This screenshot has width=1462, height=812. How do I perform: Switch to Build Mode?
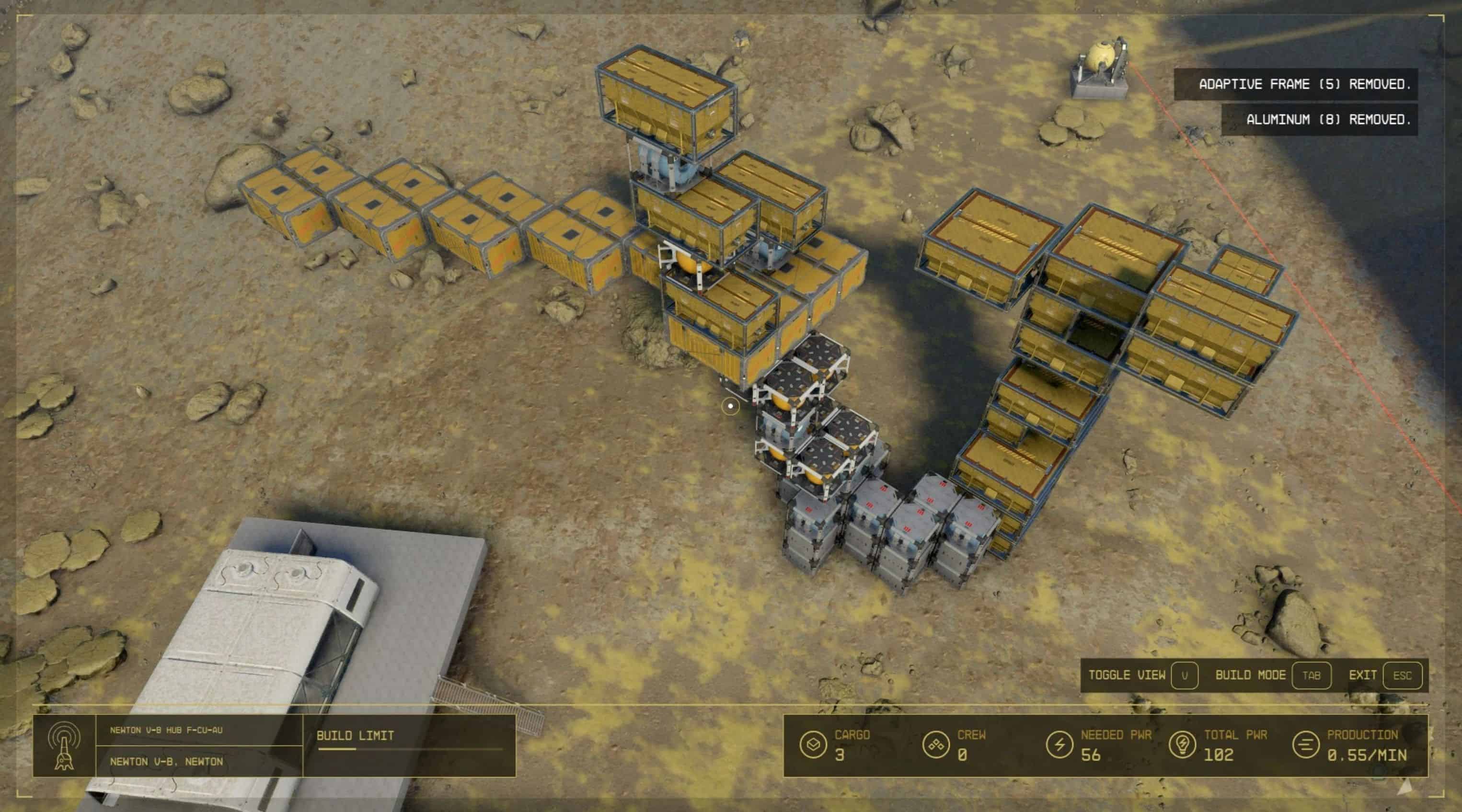point(1311,675)
